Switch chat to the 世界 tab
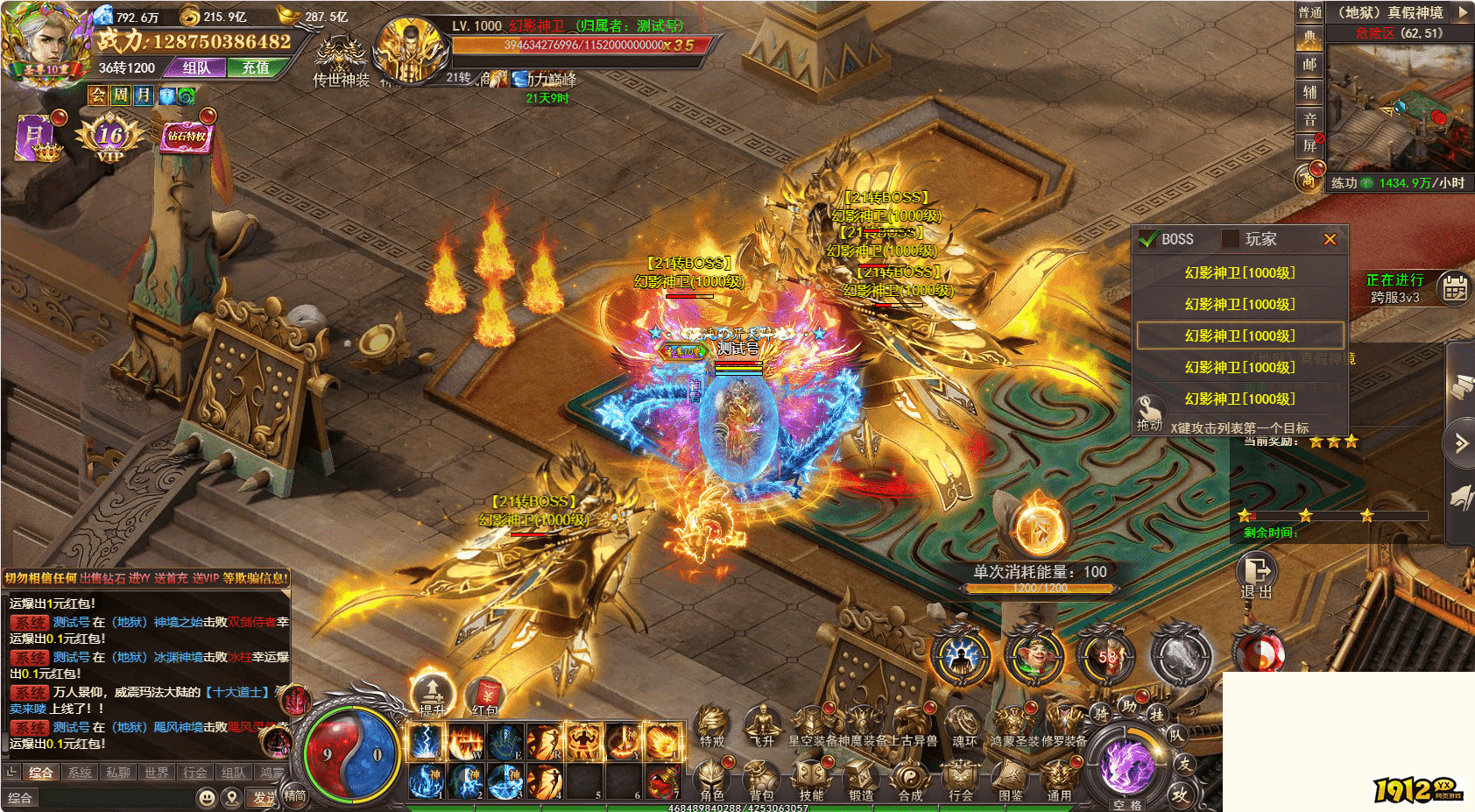 pos(157,773)
